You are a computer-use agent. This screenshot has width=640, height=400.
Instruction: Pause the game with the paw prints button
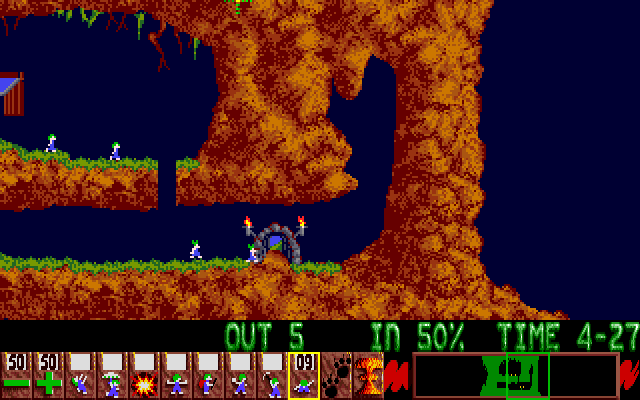336,375
